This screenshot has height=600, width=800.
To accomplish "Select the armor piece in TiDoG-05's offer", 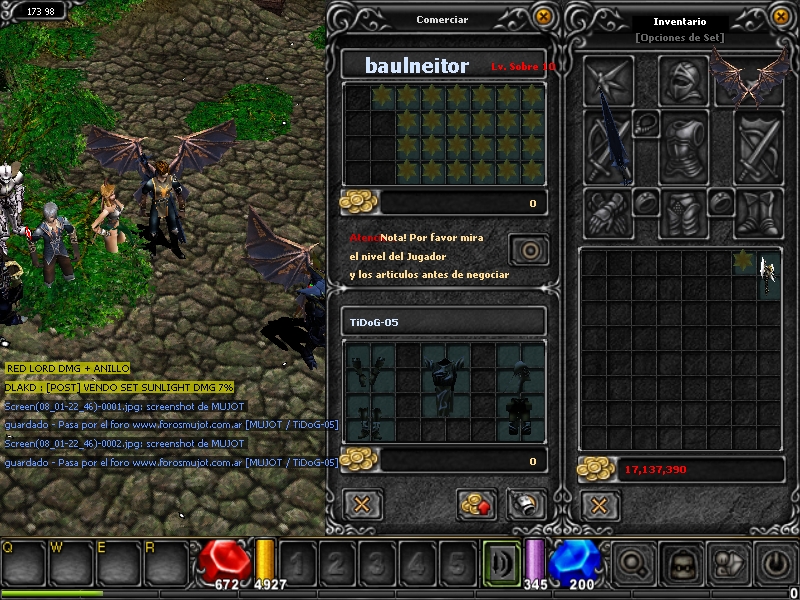I will (444, 378).
